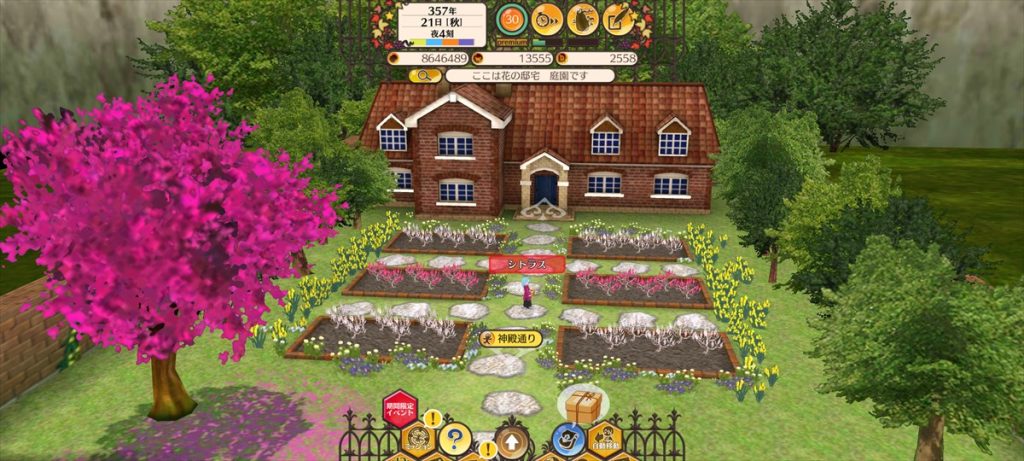Open the date and season calendar panel
The width and height of the screenshot is (1024, 461).
(x=442, y=24)
